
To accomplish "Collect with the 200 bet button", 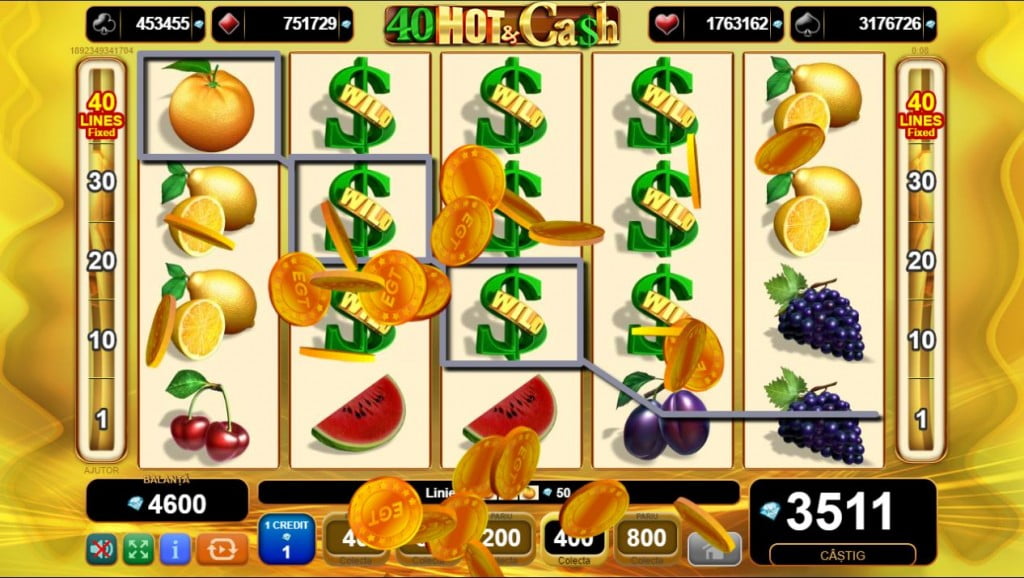I will [x=502, y=540].
